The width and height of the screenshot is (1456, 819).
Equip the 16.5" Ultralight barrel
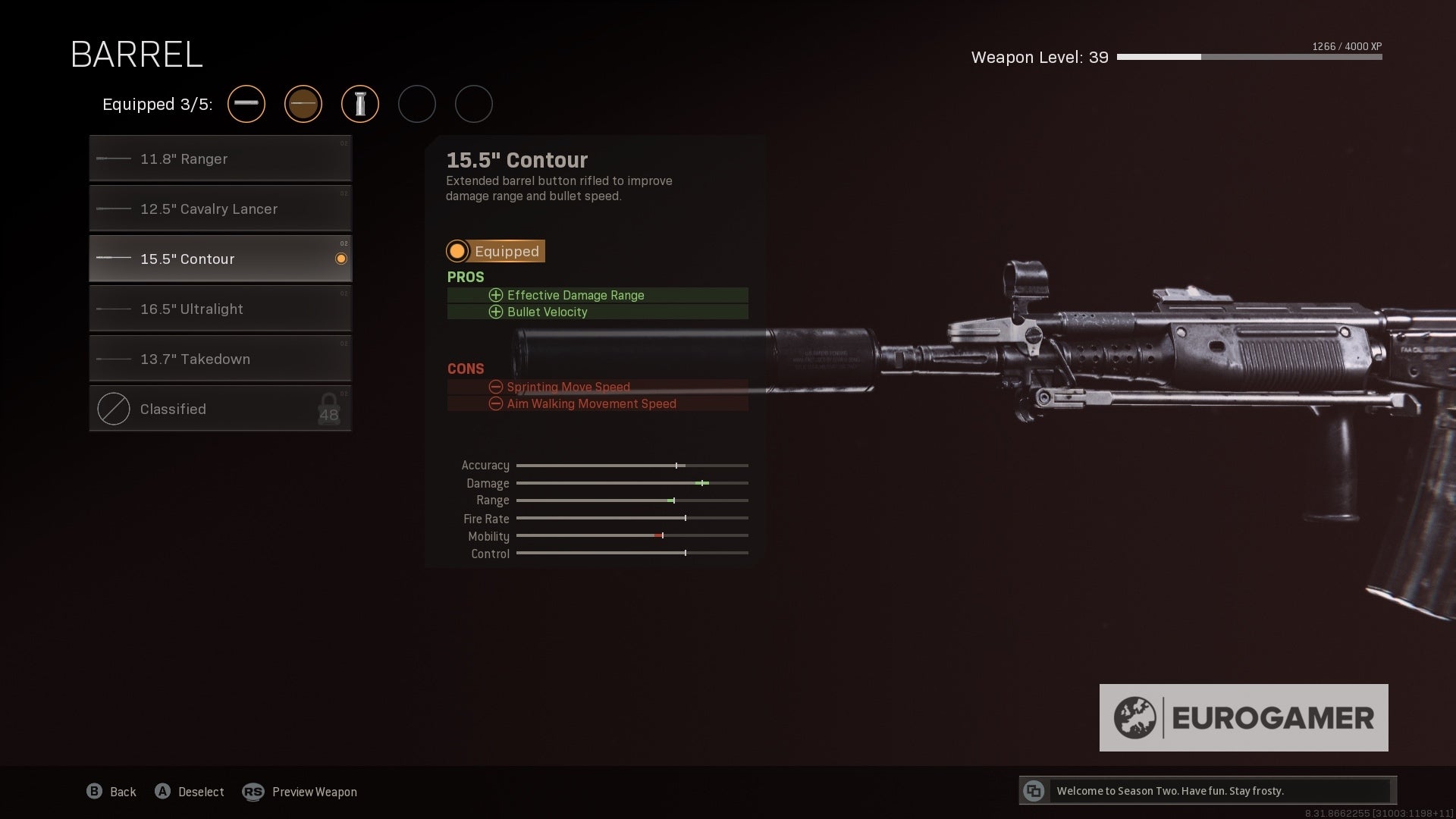[220, 309]
